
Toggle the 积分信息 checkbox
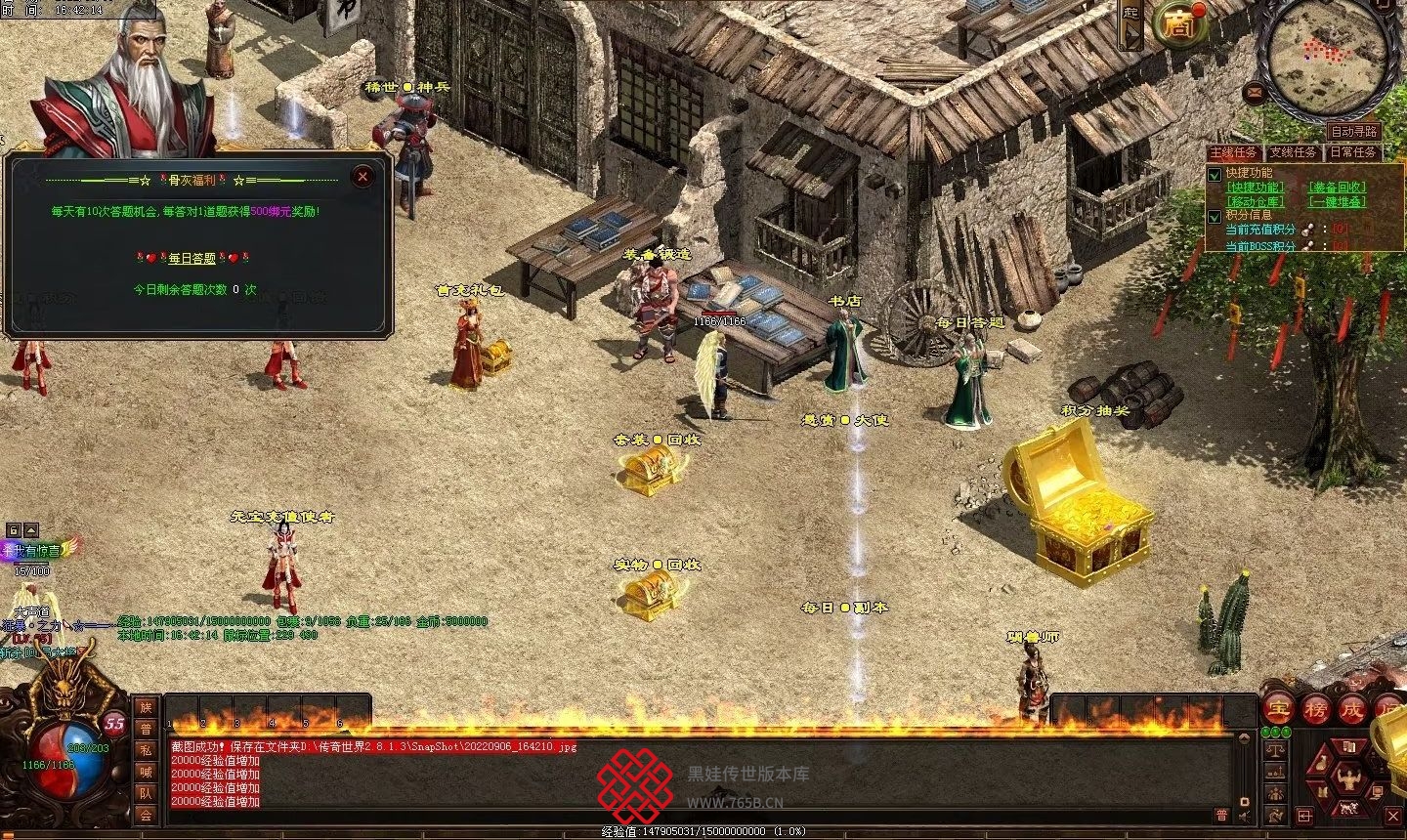[x=1215, y=216]
